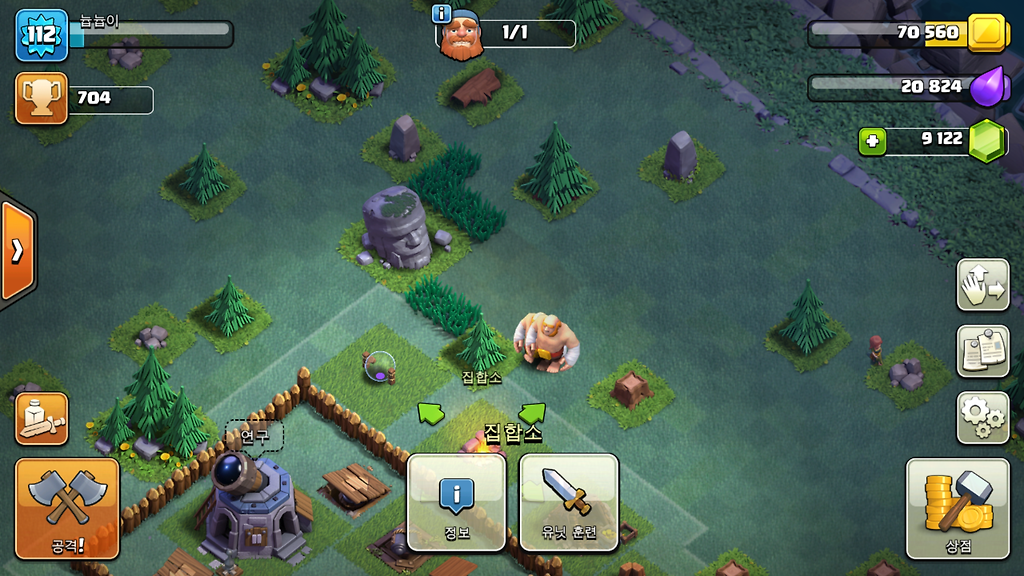Toggle layout edit mode hand icon

982,284
